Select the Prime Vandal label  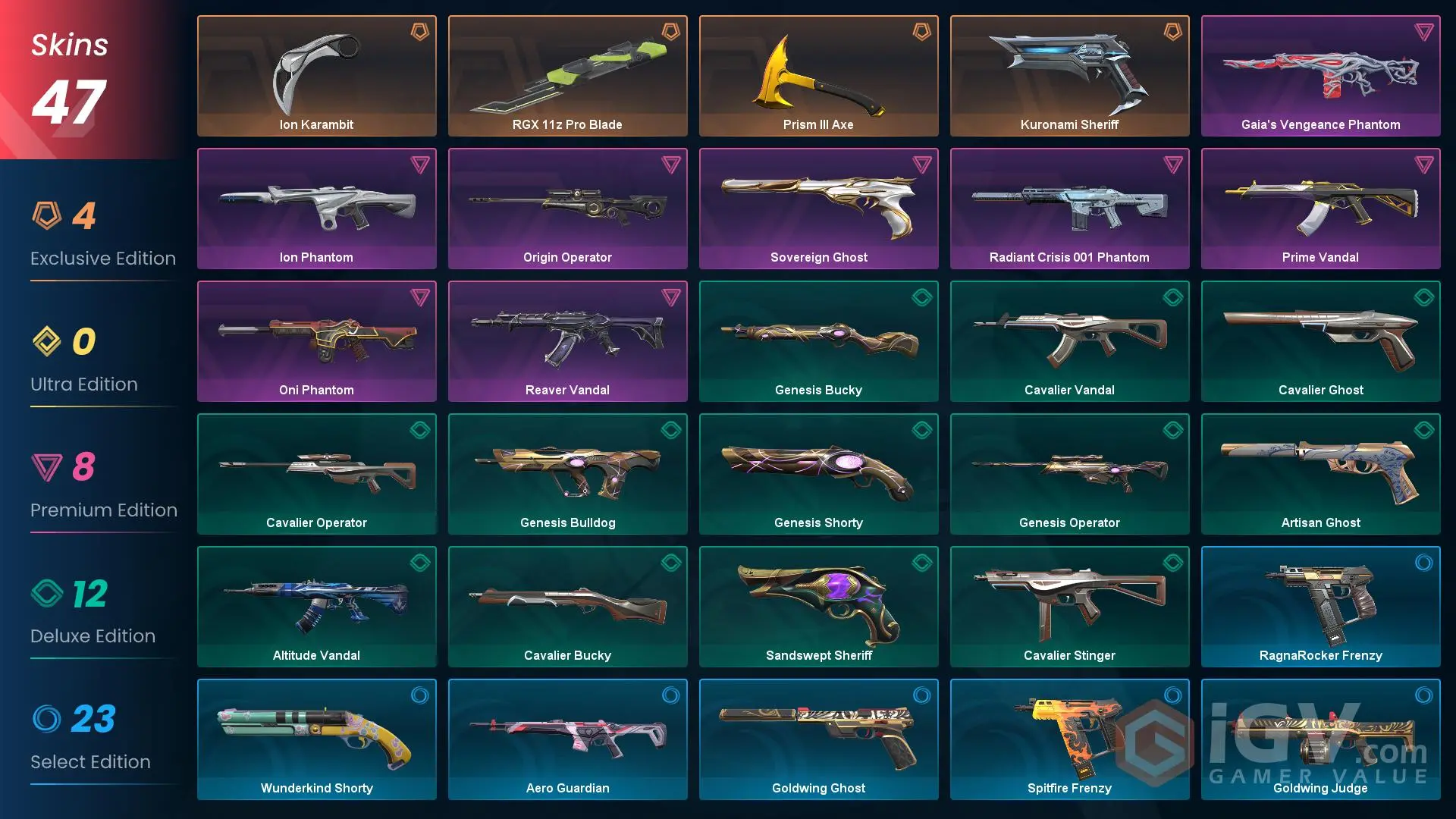click(1320, 257)
